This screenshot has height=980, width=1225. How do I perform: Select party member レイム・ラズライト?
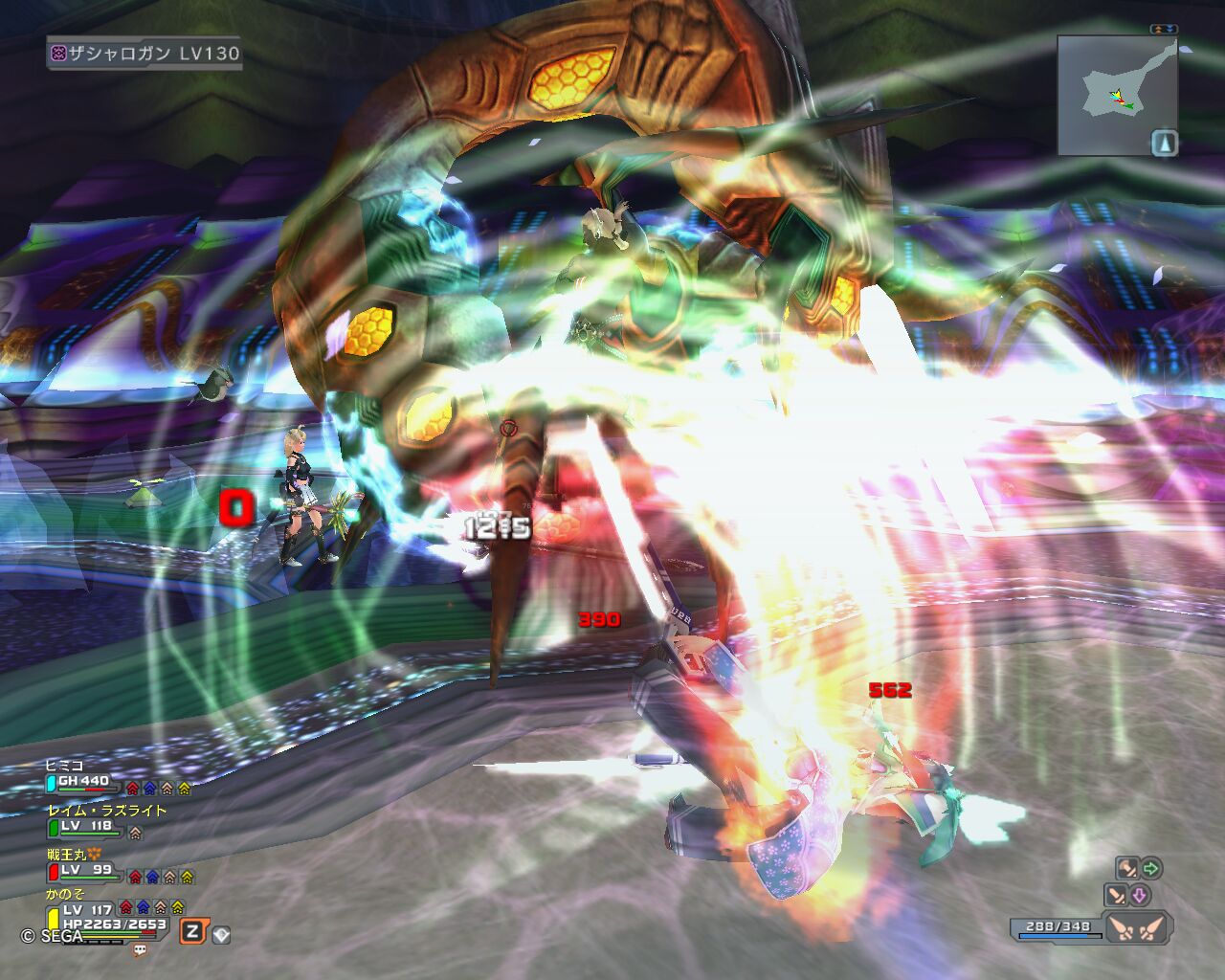point(107,811)
